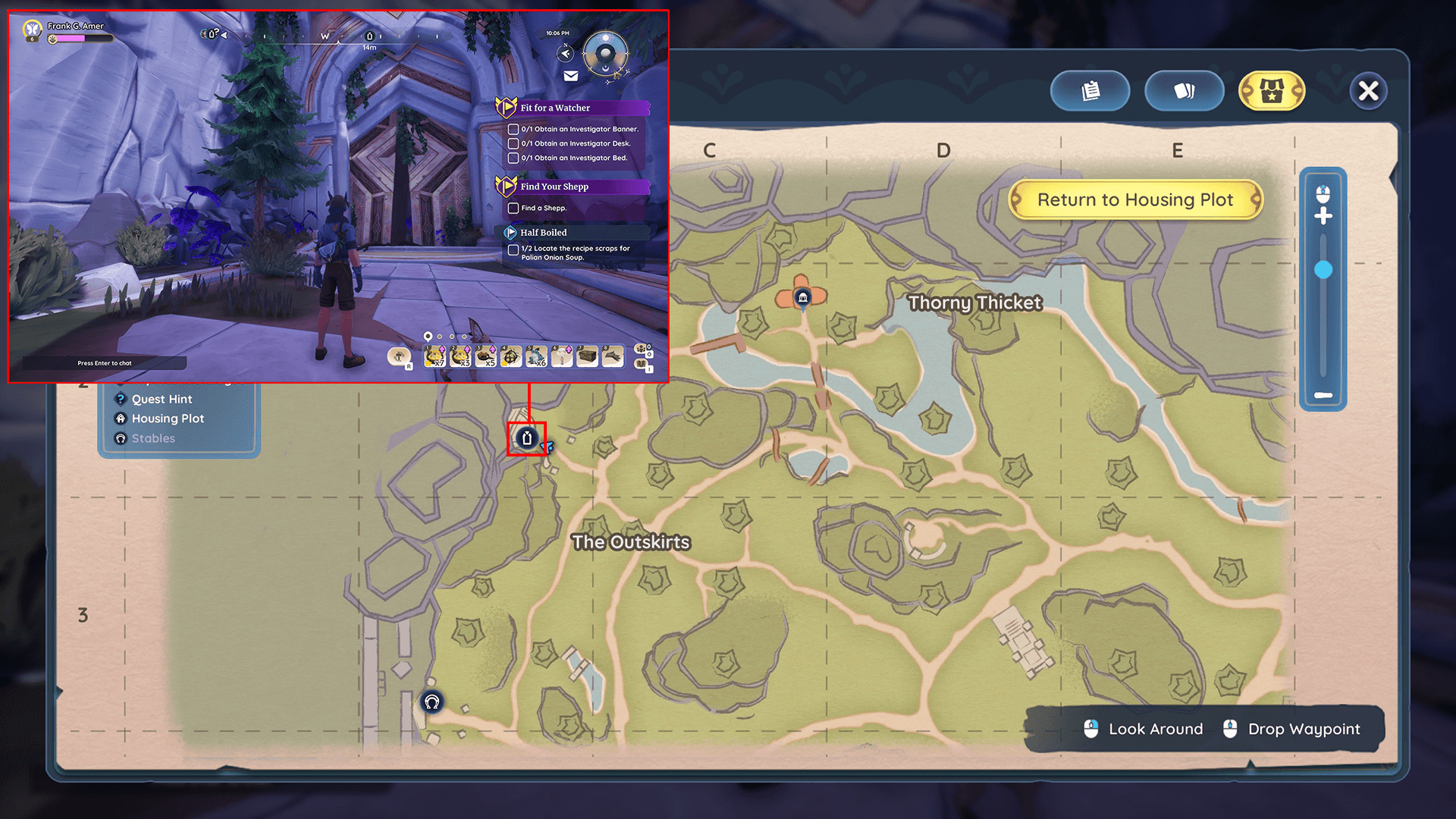1456x819 pixels.
Task: Click the mail envelope icon below the compass
Action: (x=571, y=75)
